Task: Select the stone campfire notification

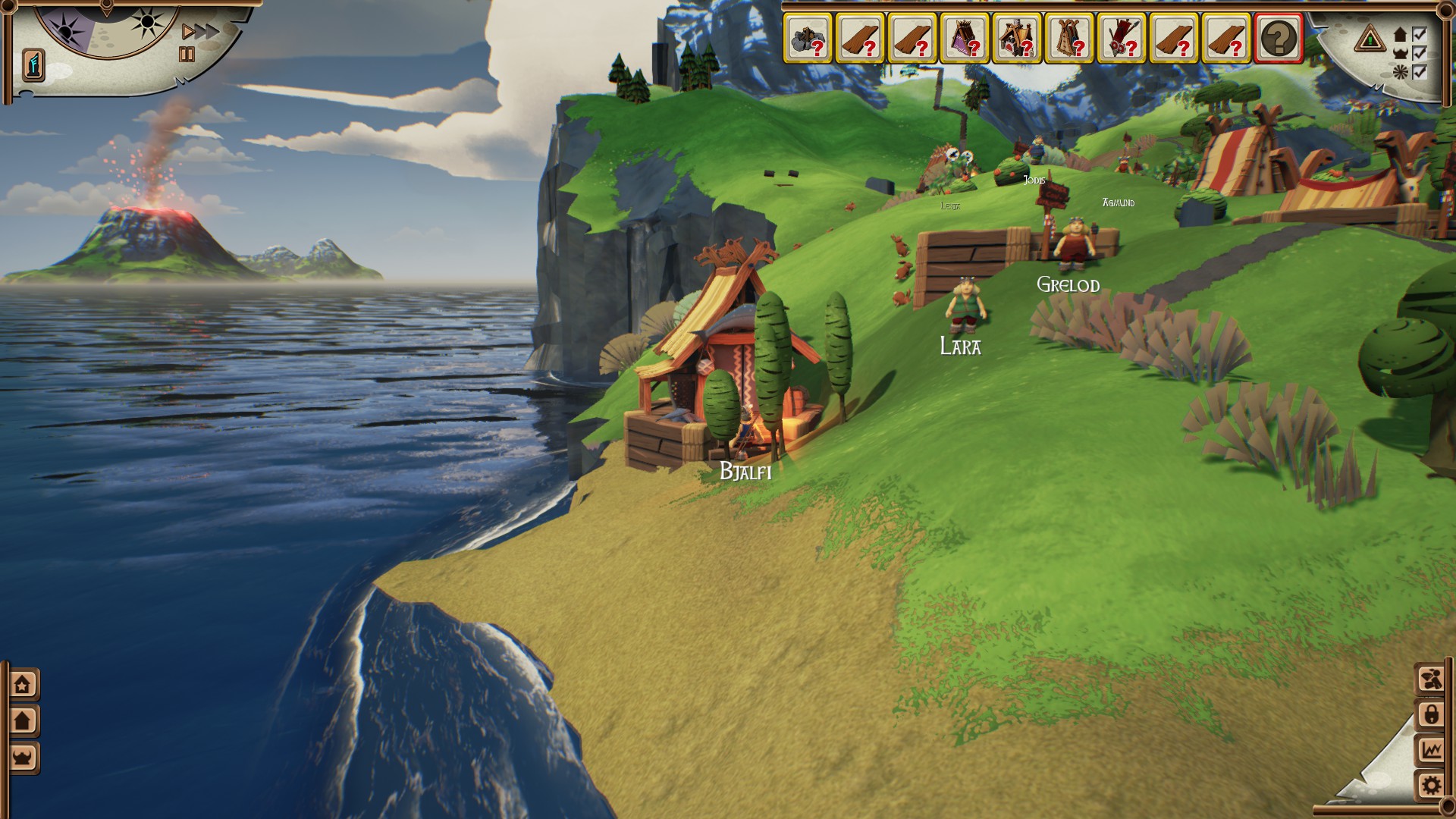Action: [x=808, y=38]
